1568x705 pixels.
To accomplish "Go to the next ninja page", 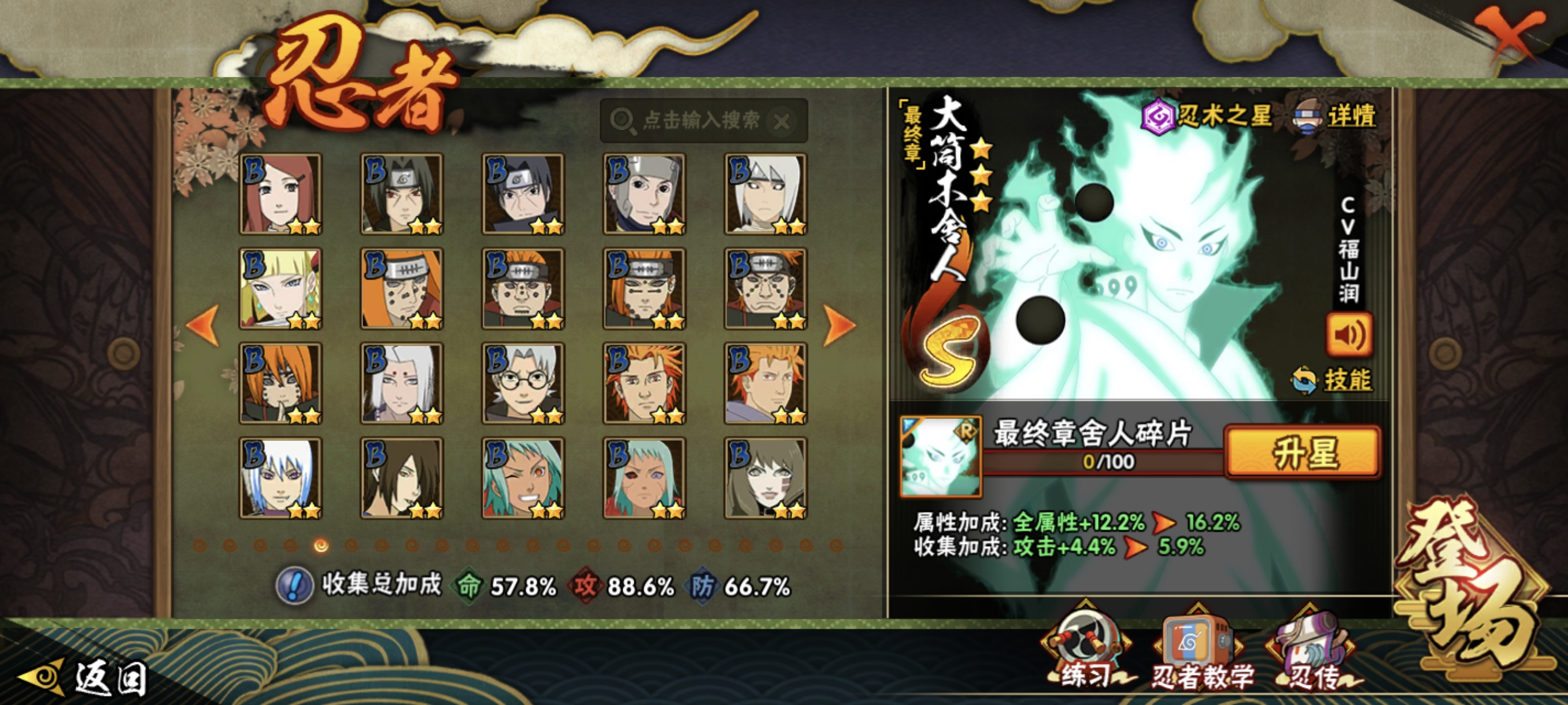I will click(840, 325).
